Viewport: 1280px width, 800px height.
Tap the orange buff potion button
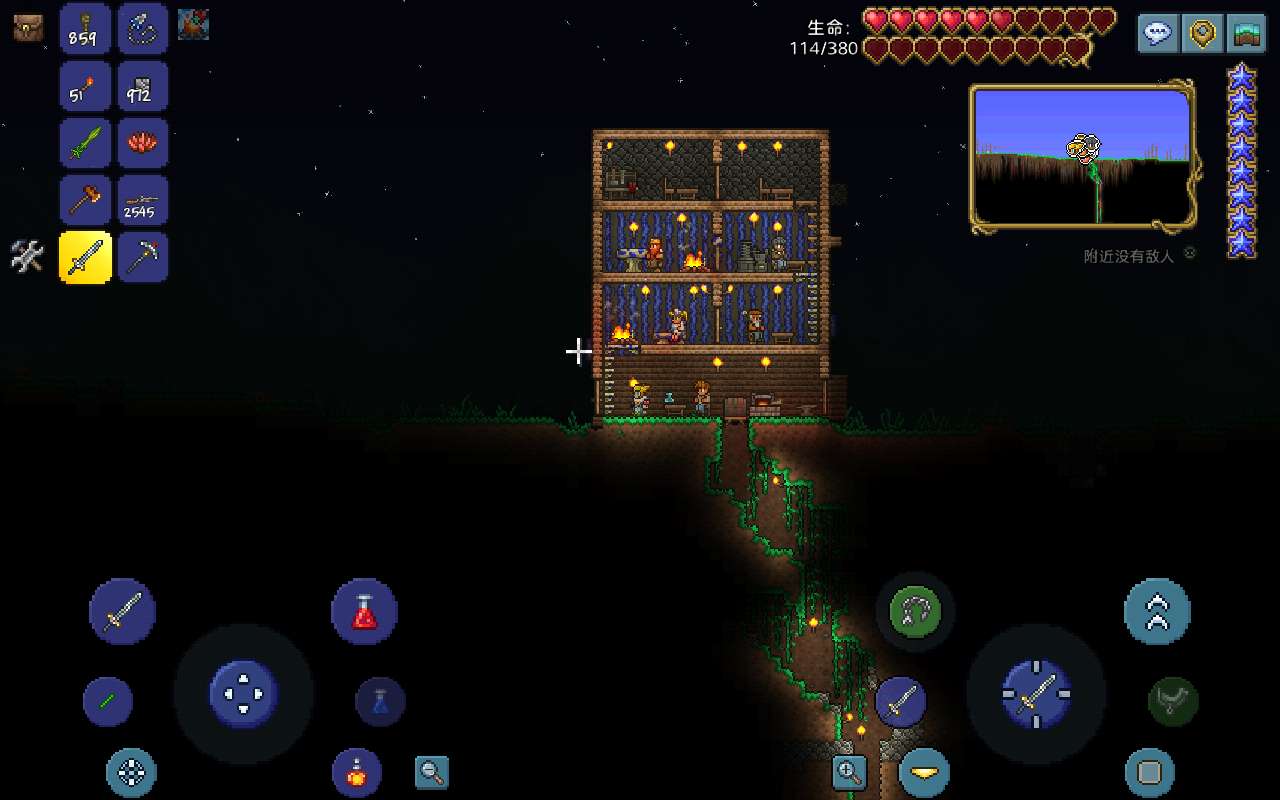(x=356, y=772)
